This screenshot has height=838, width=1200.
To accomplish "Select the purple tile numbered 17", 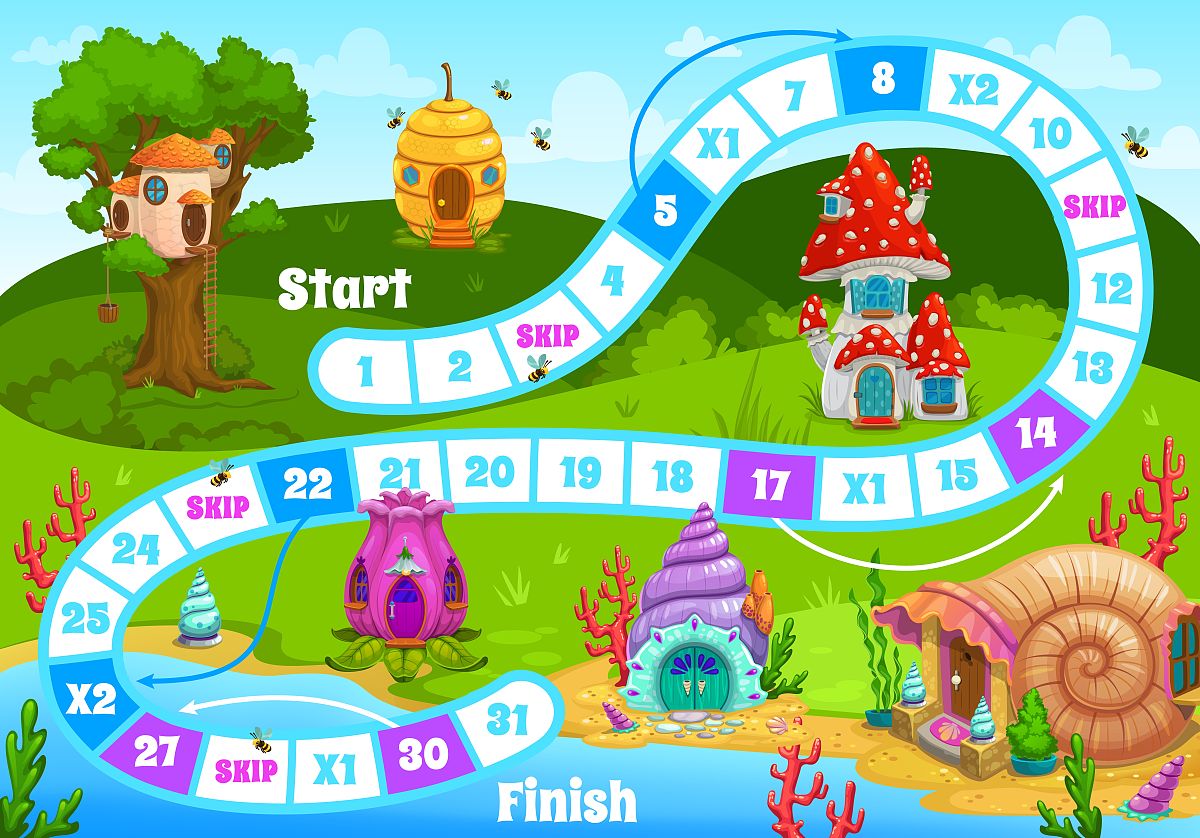I will coord(770,485).
